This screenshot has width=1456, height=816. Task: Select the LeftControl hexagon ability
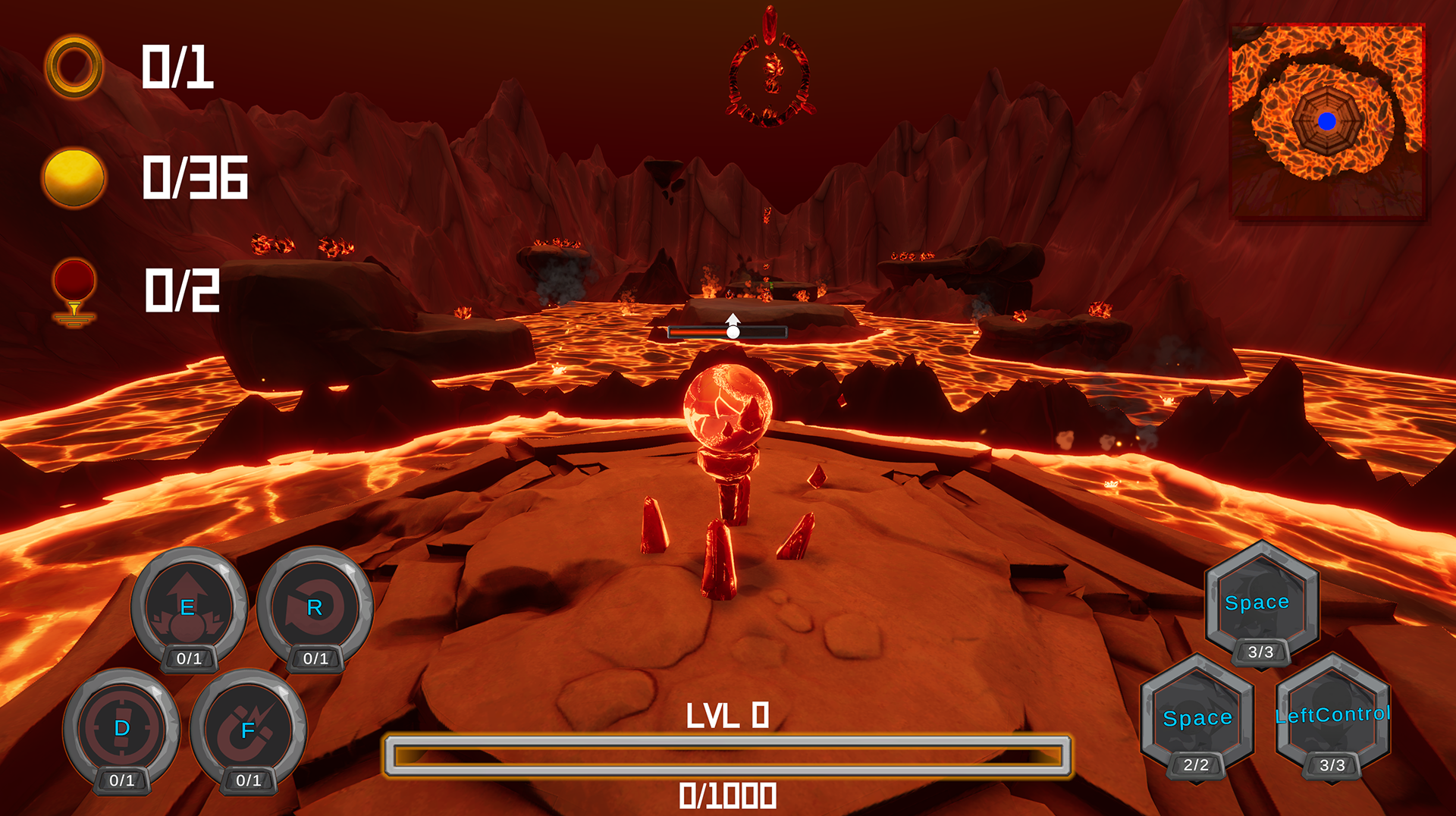[1332, 714]
